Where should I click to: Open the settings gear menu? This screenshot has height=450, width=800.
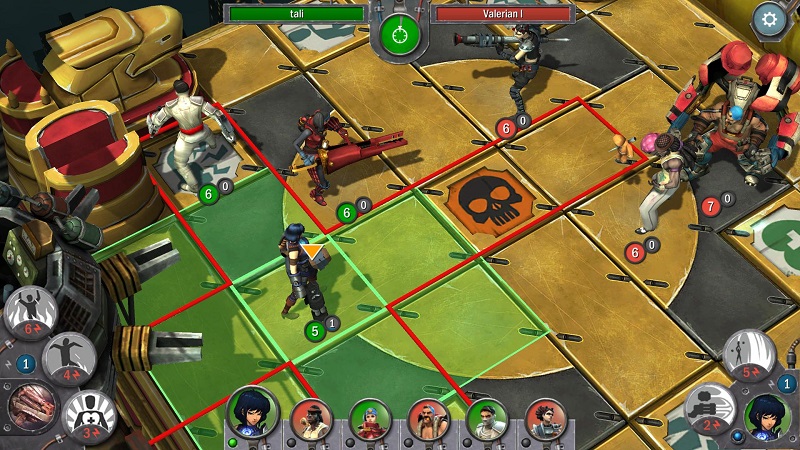pos(770,18)
